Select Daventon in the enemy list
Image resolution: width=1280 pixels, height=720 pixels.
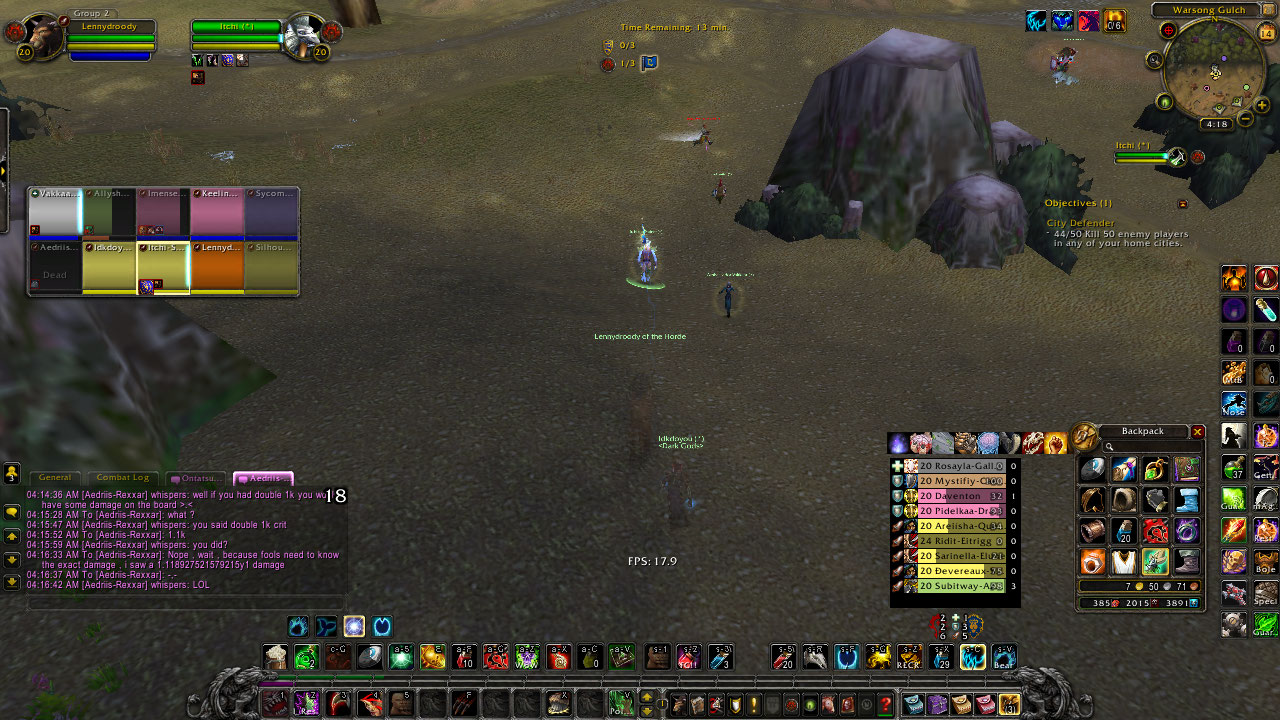954,496
